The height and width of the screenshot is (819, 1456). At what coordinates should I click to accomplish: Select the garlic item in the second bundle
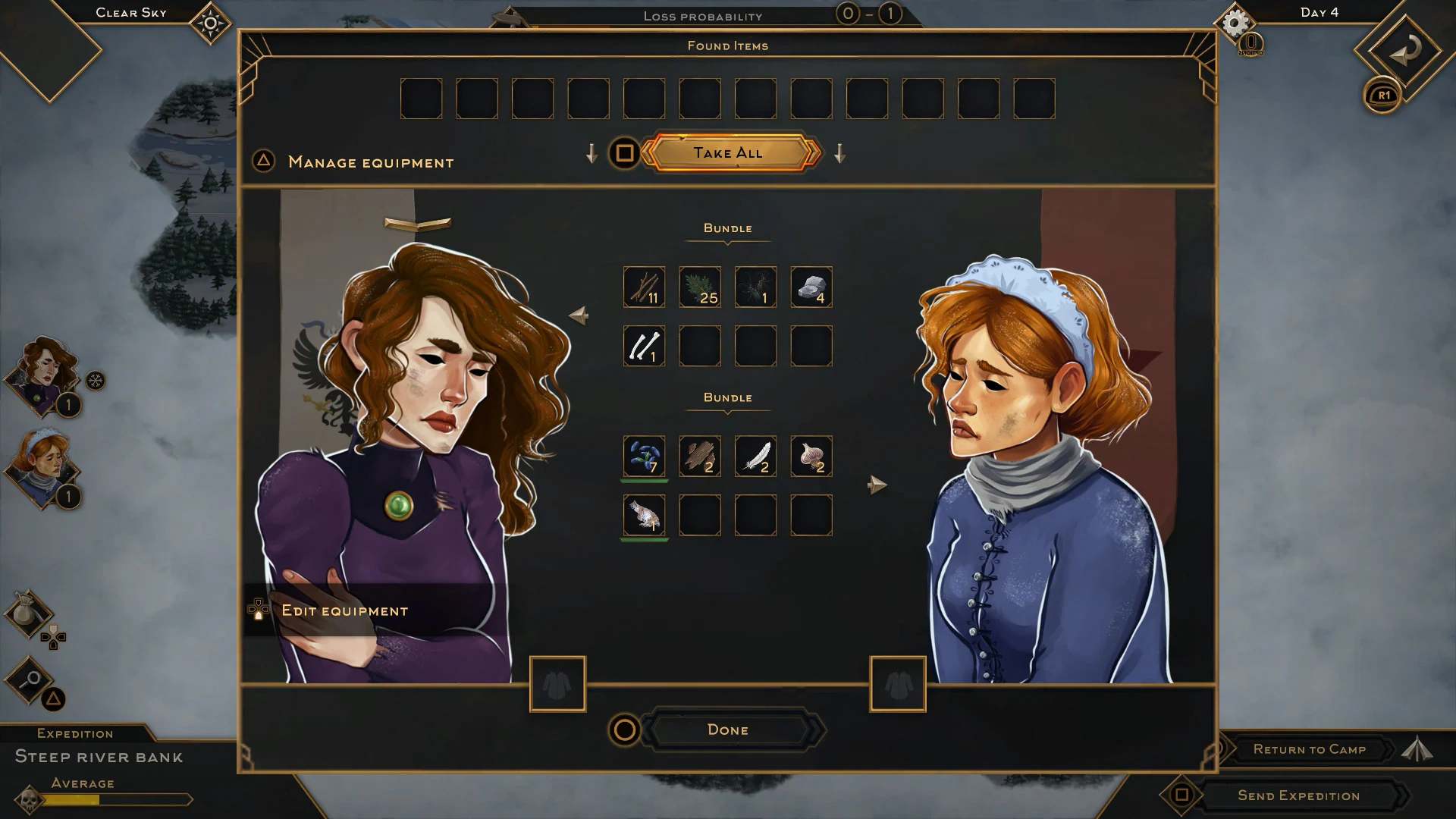810,457
